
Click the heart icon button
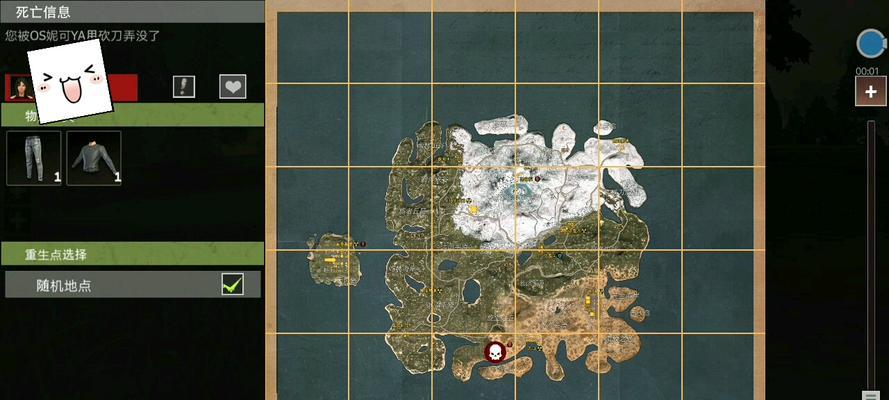tap(233, 86)
